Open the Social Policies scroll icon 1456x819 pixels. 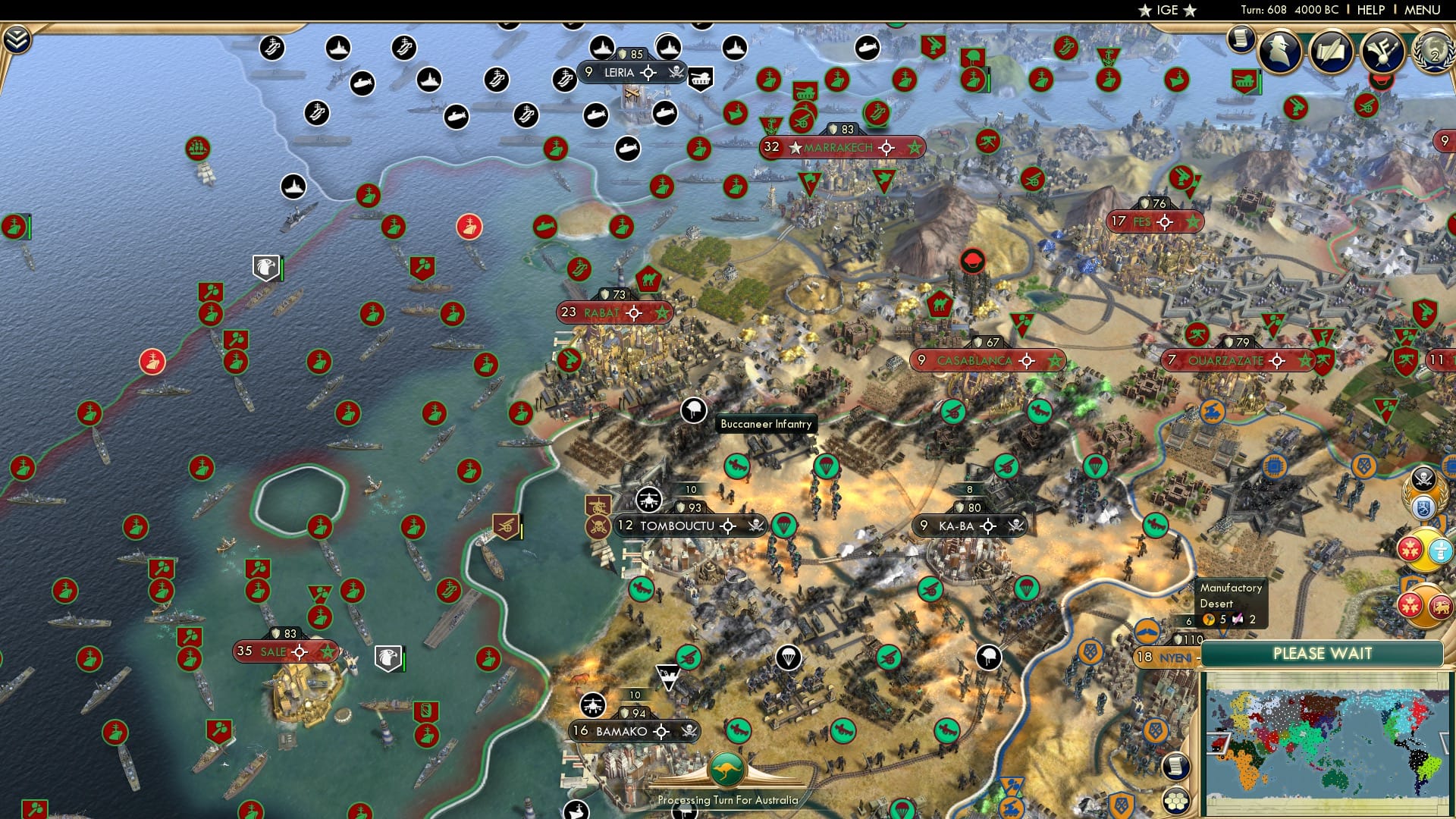[1332, 49]
